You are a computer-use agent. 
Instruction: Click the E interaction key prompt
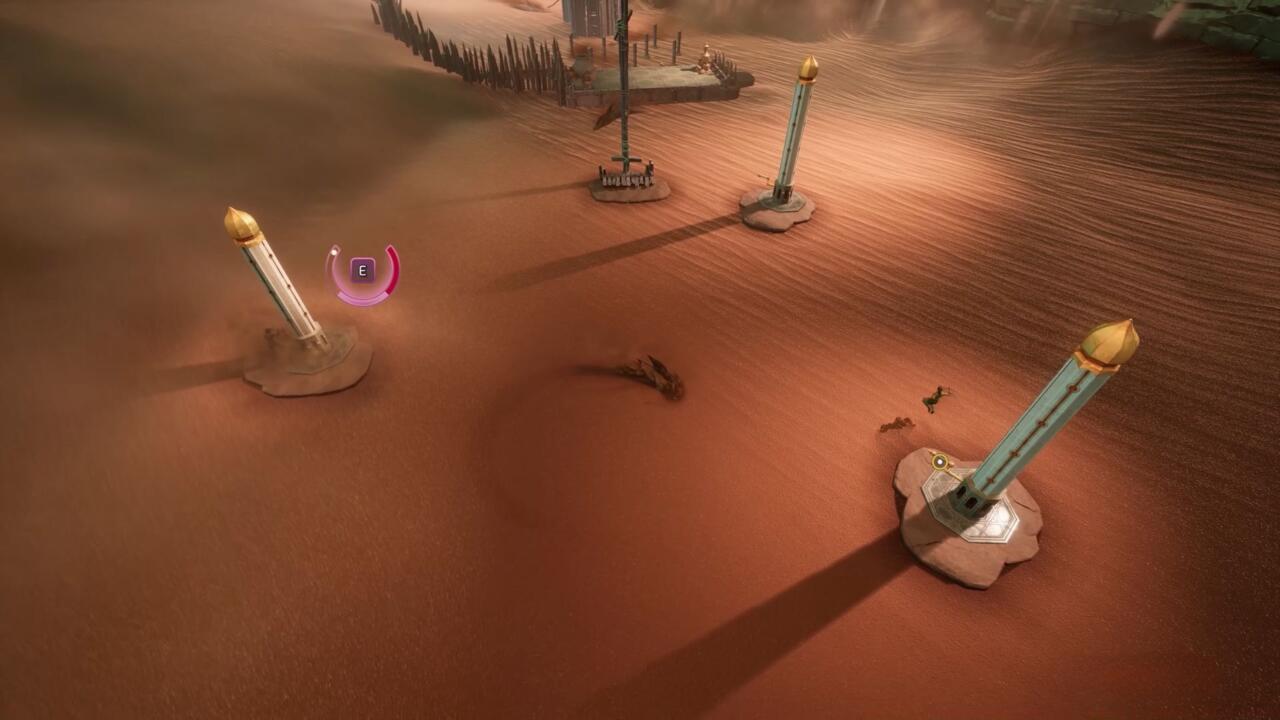362,269
